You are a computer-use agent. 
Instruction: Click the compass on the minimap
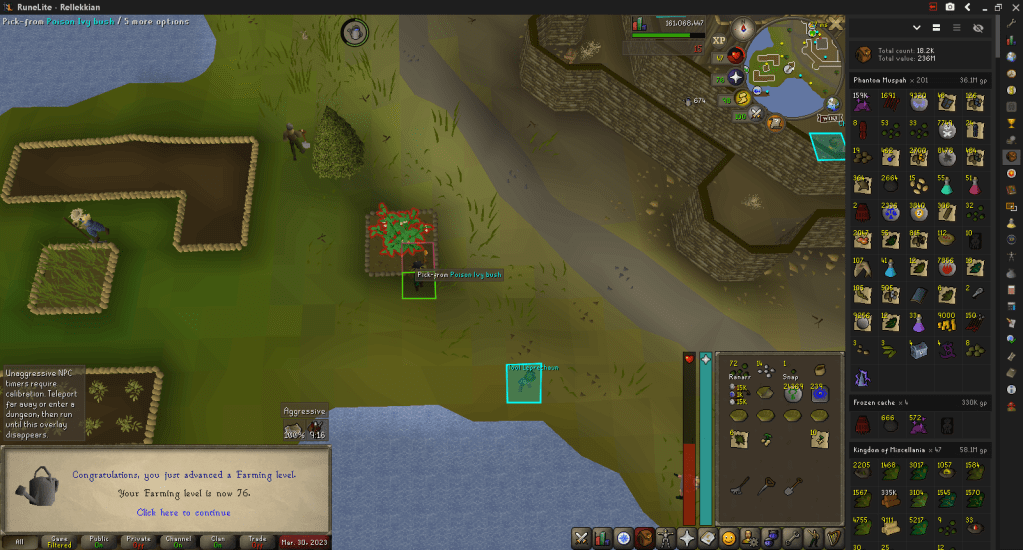[x=743, y=30]
